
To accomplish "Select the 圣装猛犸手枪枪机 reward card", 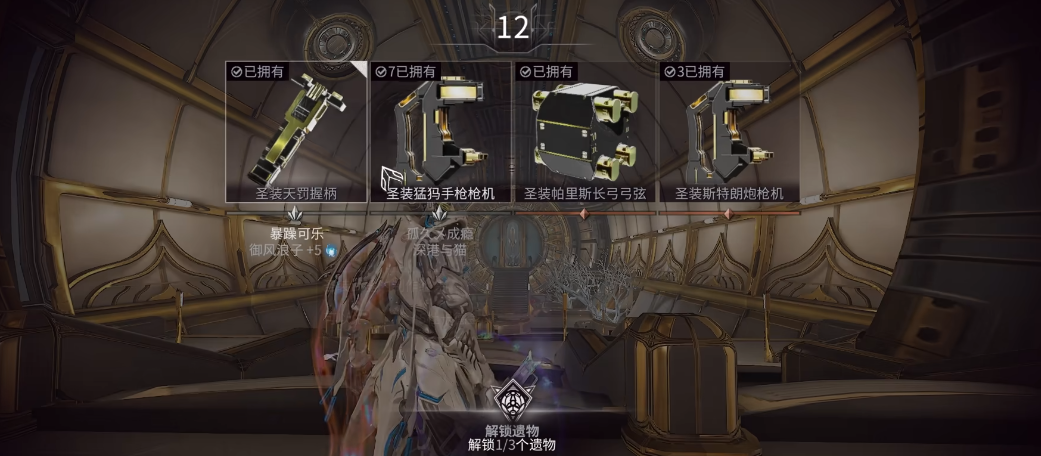I will (x=441, y=131).
